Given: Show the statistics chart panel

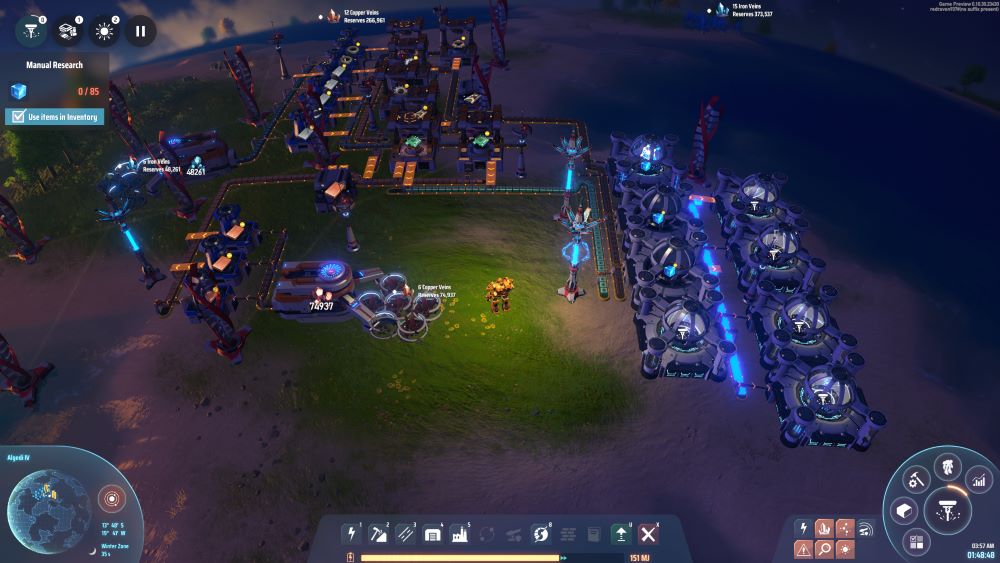Looking at the screenshot, I should coord(978,482).
